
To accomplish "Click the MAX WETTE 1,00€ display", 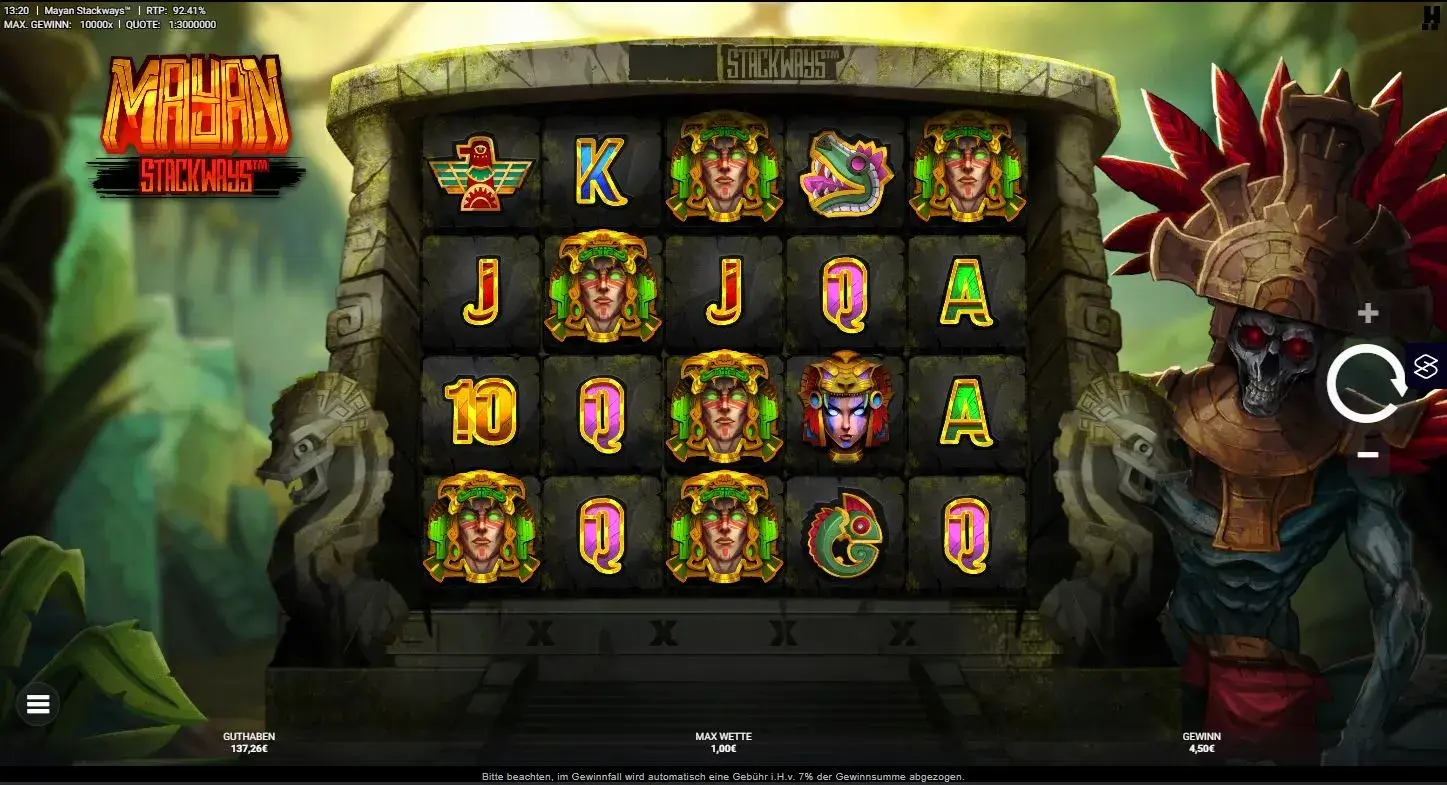I will [x=723, y=741].
